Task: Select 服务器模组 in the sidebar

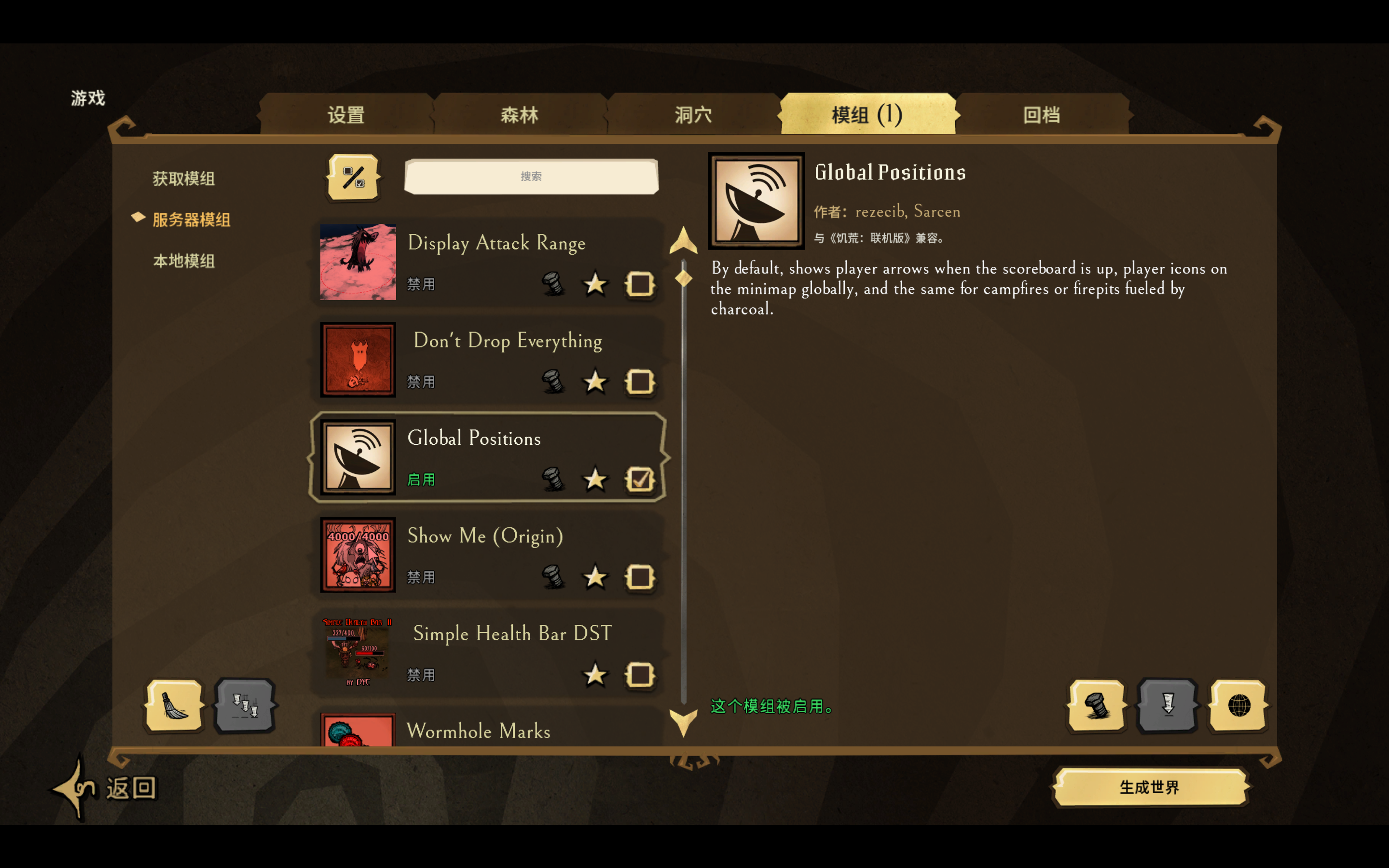Action: [191, 220]
